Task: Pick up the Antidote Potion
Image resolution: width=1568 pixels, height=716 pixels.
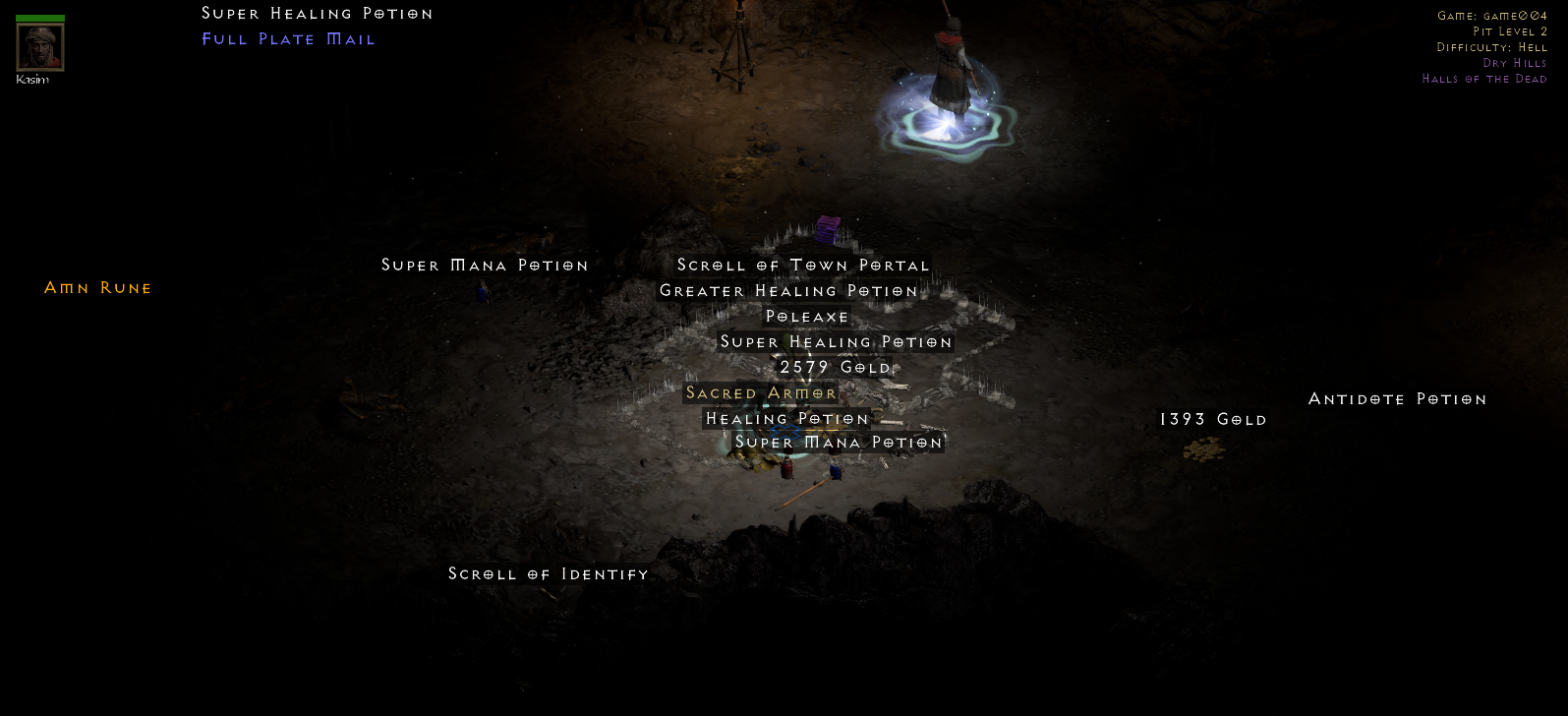Action: pyautogui.click(x=1397, y=398)
